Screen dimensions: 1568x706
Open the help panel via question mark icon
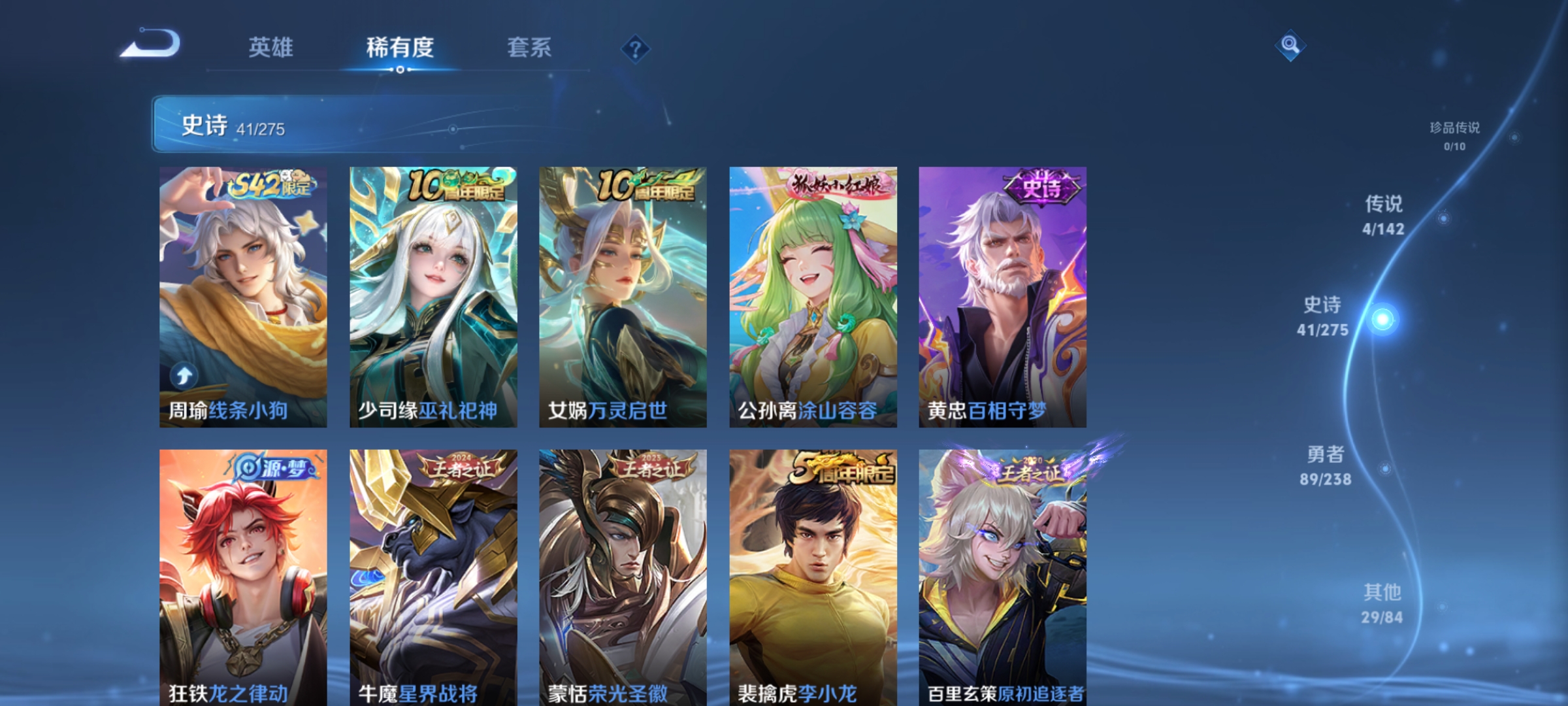coord(637,49)
